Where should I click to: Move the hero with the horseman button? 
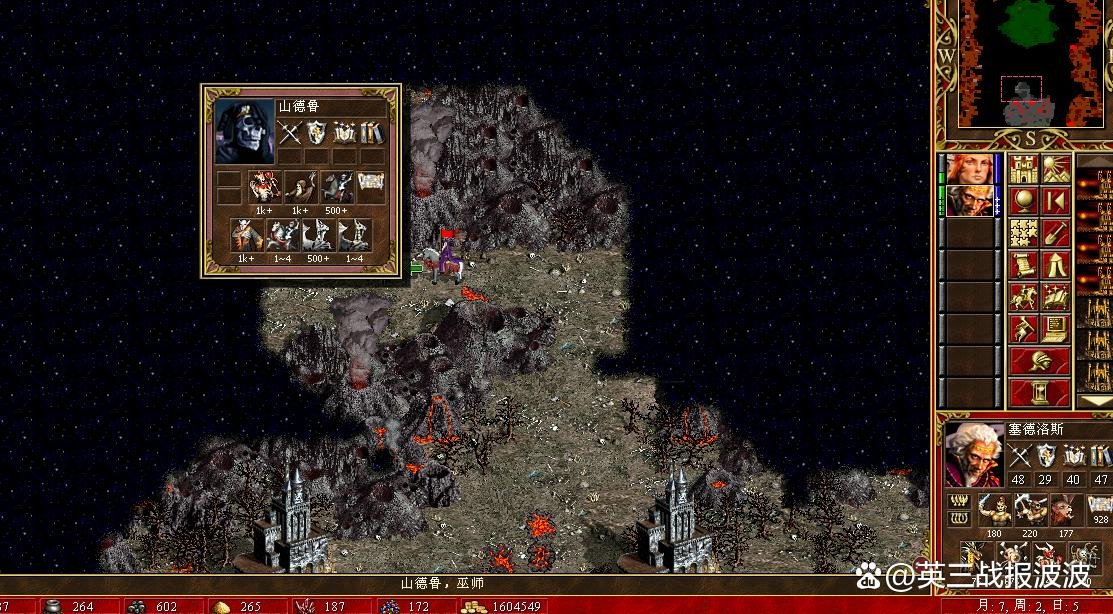1023,297
